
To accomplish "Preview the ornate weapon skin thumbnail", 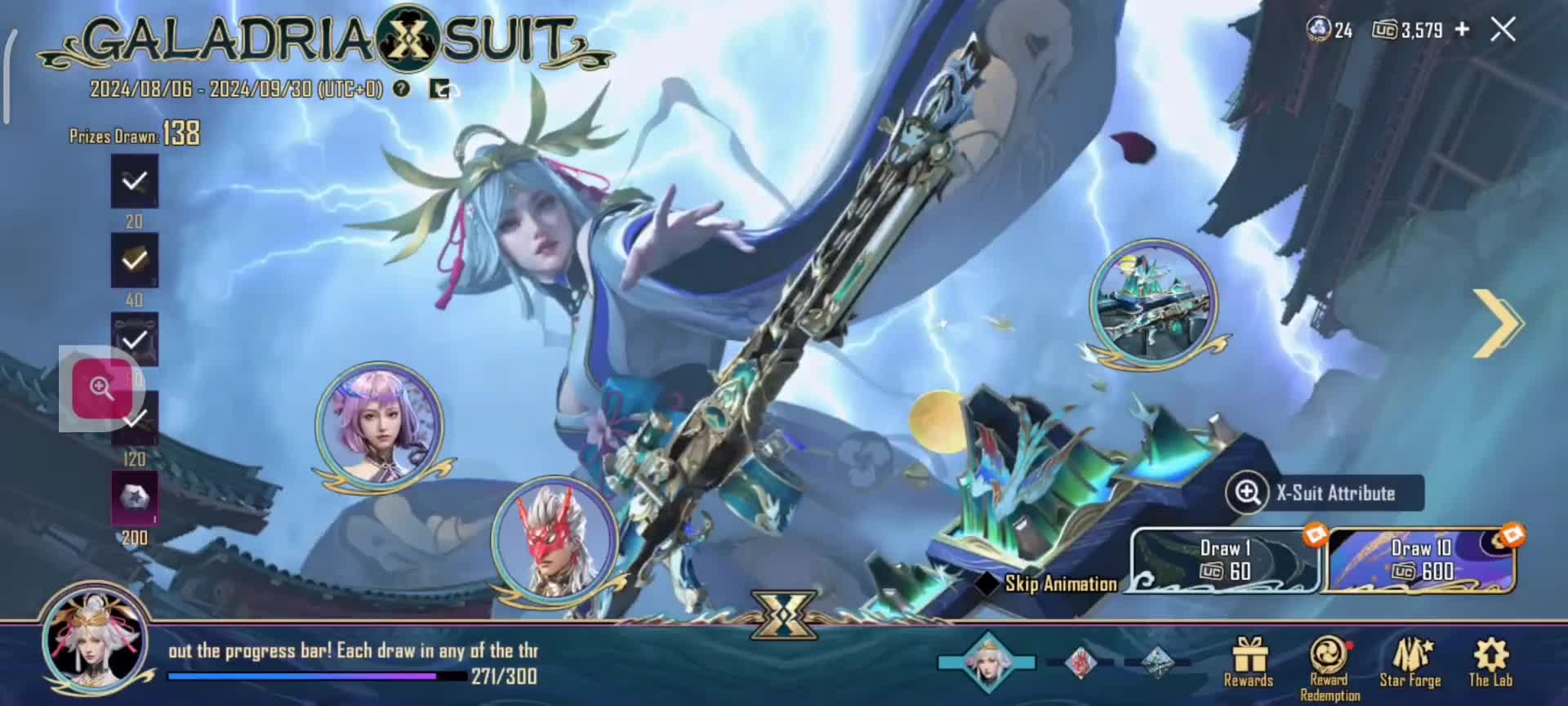I will (x=1154, y=302).
